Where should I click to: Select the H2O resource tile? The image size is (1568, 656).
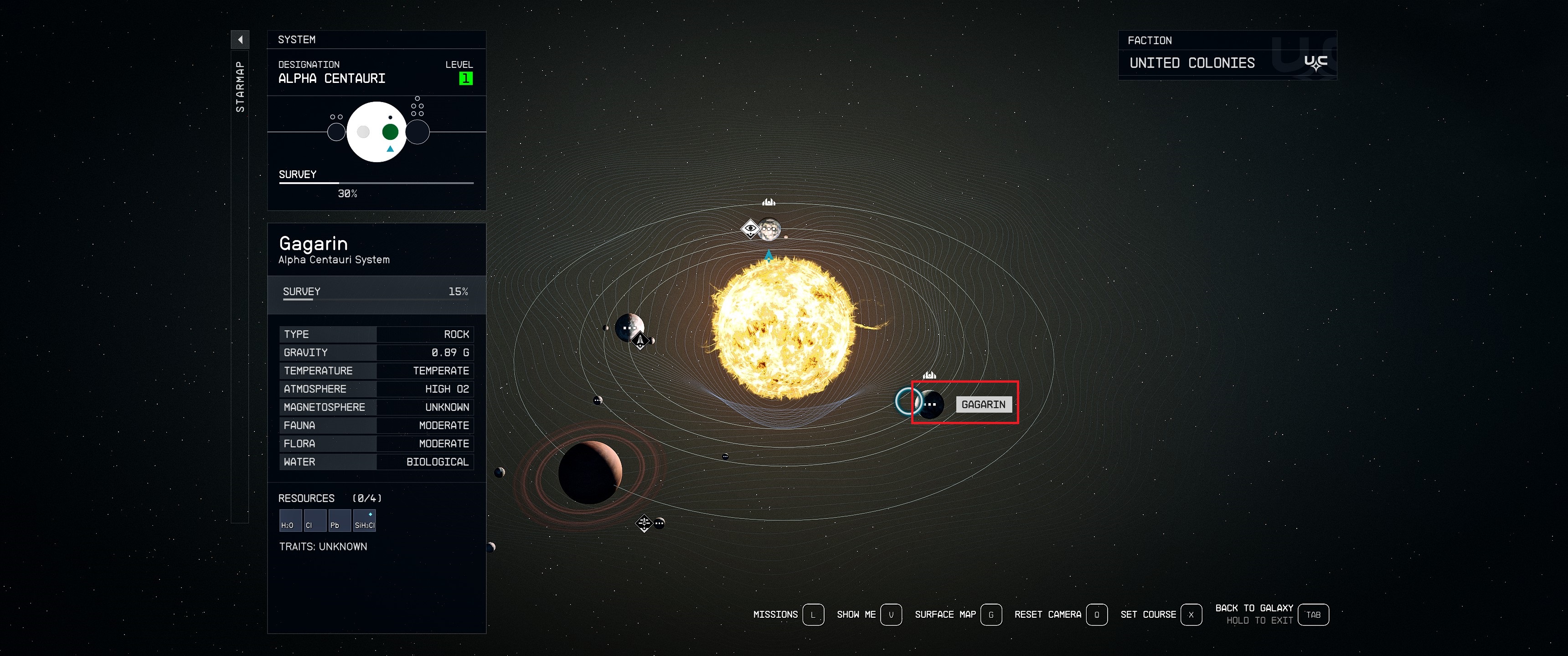tap(290, 521)
